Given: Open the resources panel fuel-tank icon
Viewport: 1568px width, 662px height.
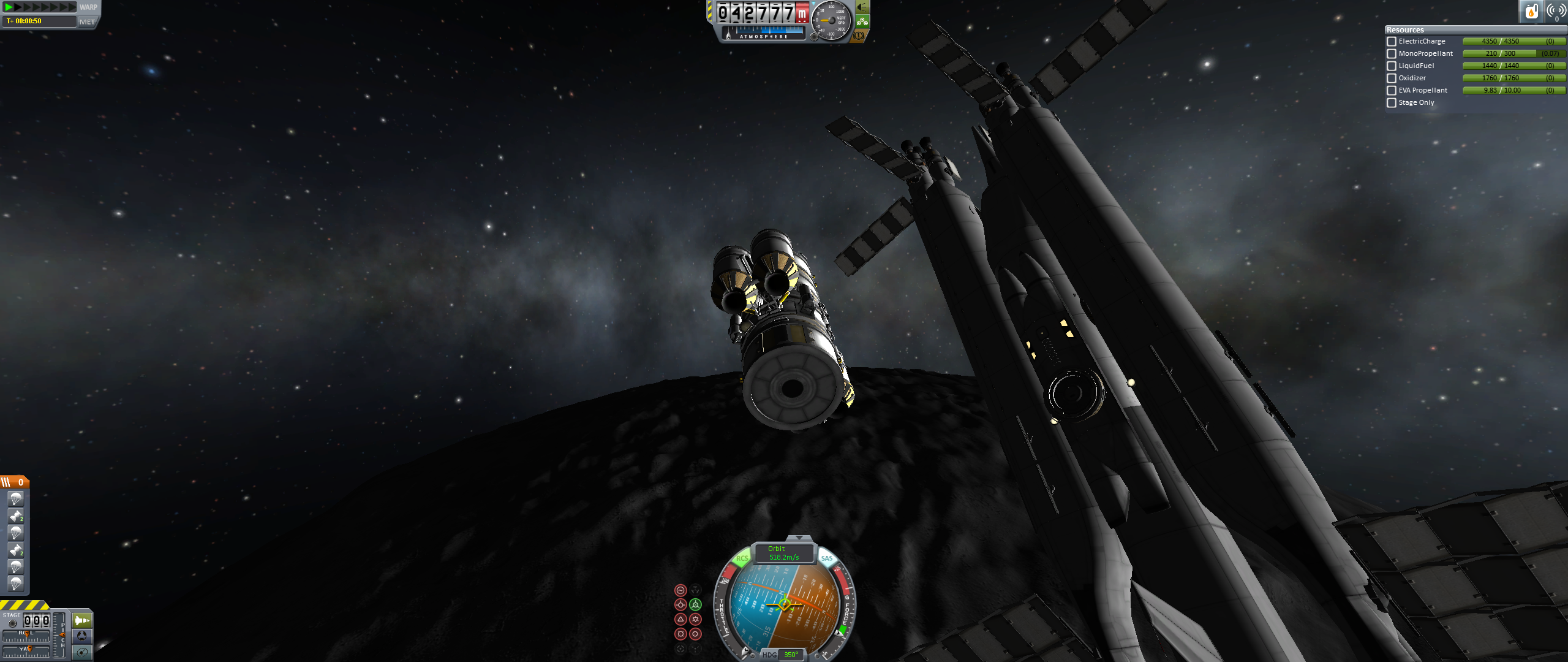Looking at the screenshot, I should pyautogui.click(x=1531, y=11).
